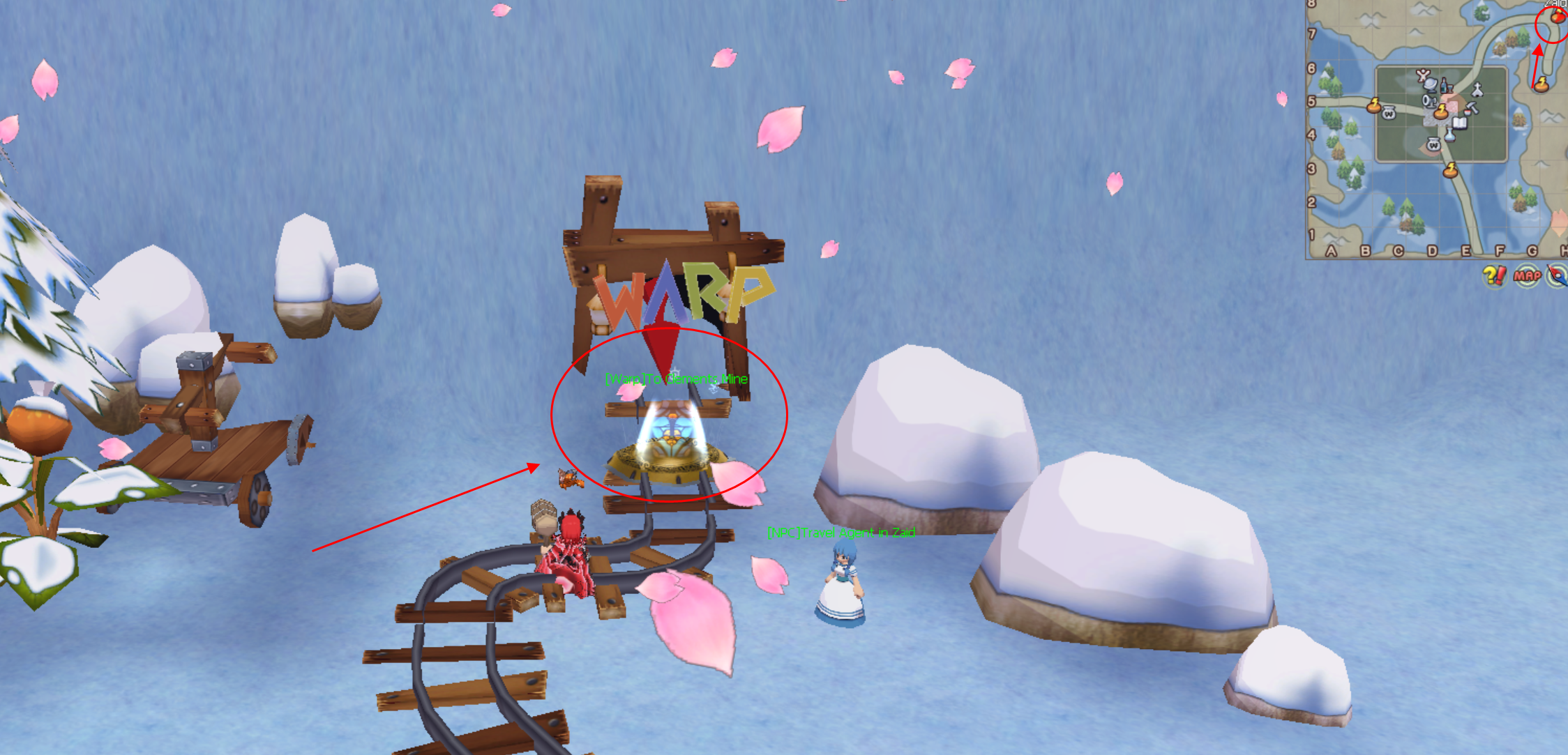The height and width of the screenshot is (755, 1568).
Task: Click the yellow question-exclamation quest button
Action: (x=1493, y=276)
